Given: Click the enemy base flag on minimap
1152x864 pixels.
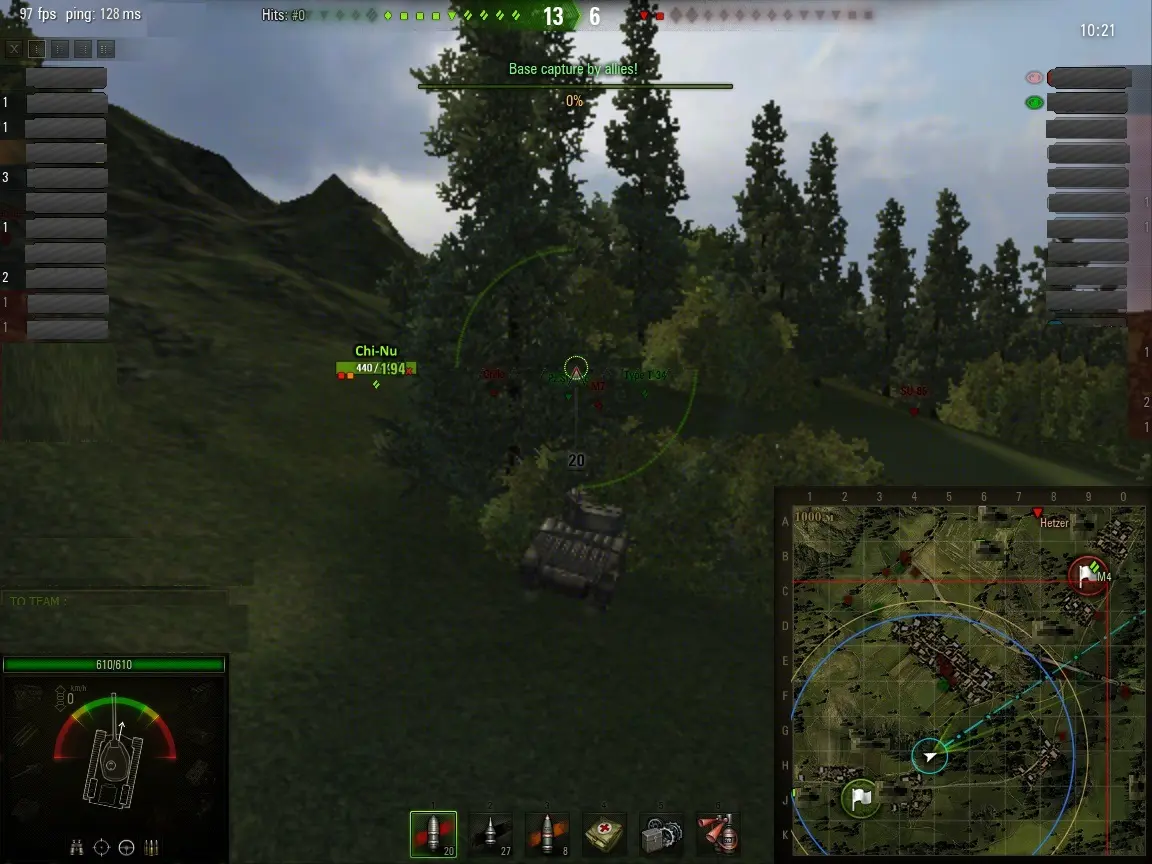Looking at the screenshot, I should tap(1086, 575).
